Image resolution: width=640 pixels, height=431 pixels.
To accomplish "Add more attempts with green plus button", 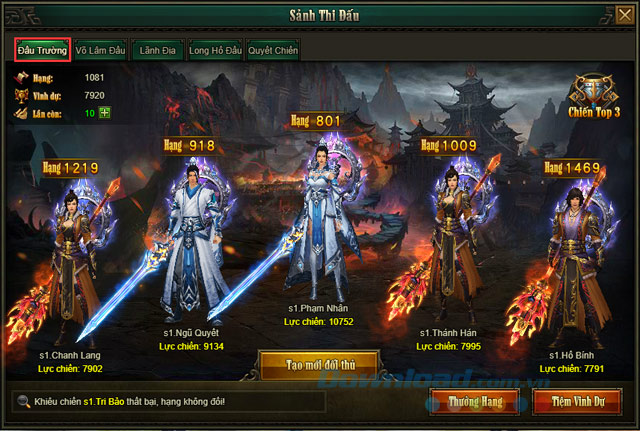I will click(x=104, y=112).
